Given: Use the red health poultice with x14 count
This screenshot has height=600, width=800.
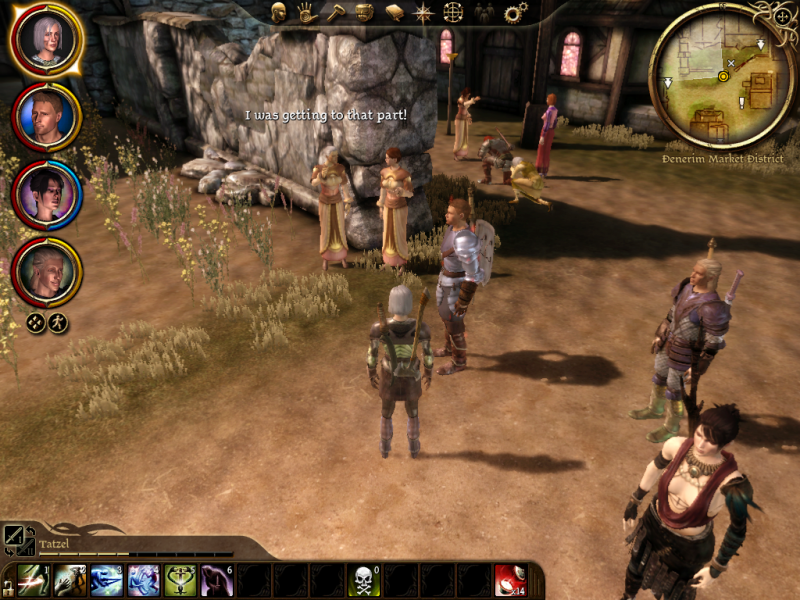Looking at the screenshot, I should tap(510, 580).
